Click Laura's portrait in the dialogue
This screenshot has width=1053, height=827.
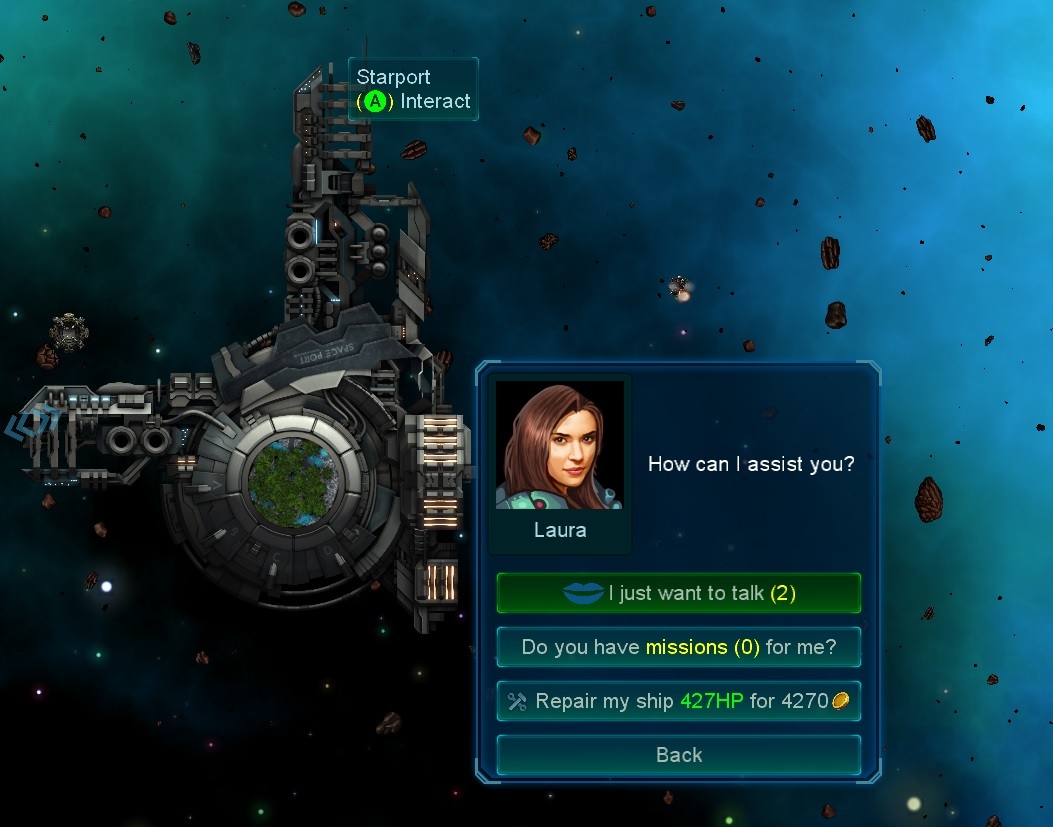click(x=559, y=445)
